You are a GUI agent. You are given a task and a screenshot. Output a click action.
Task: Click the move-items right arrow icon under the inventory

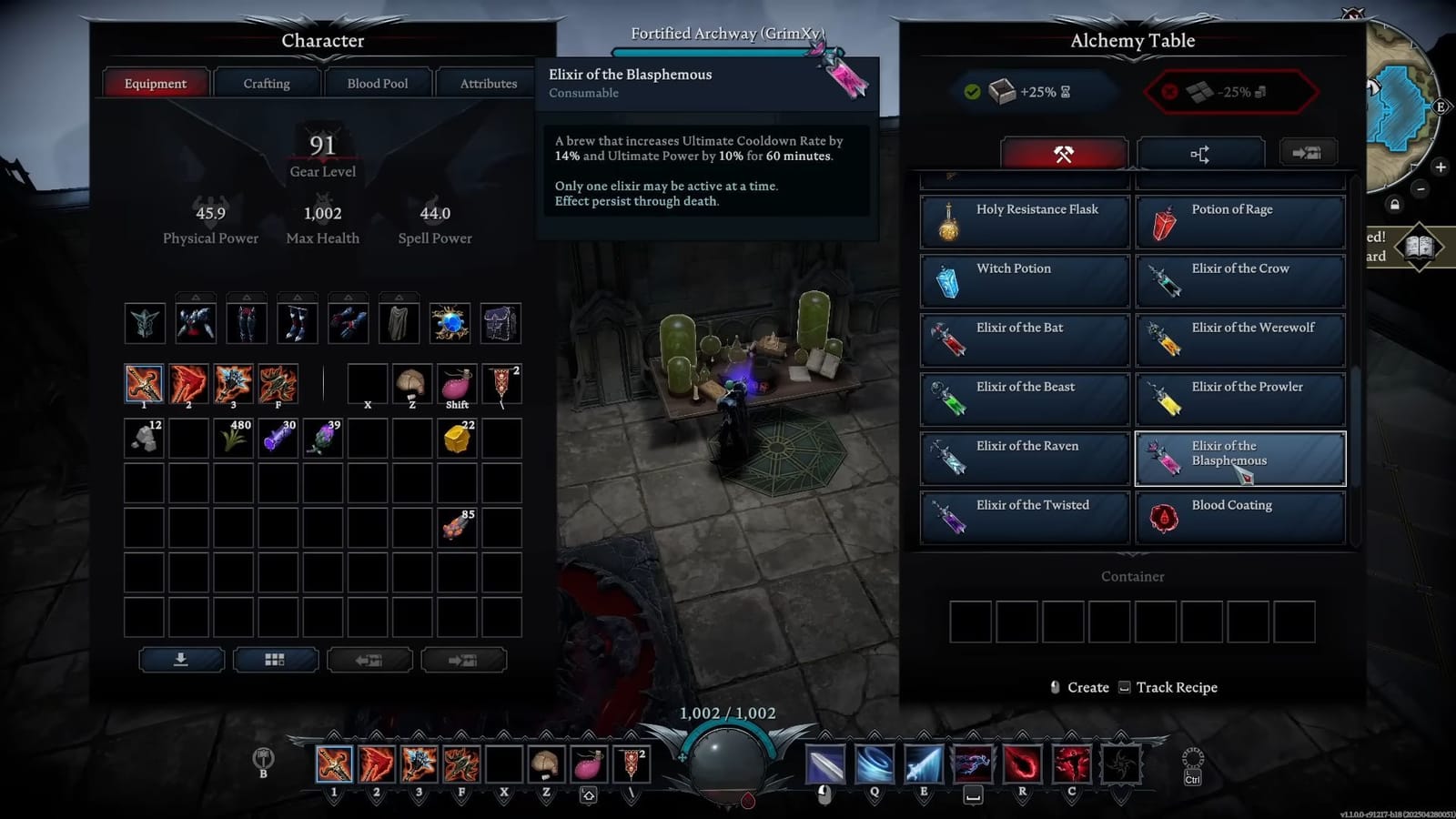(465, 658)
